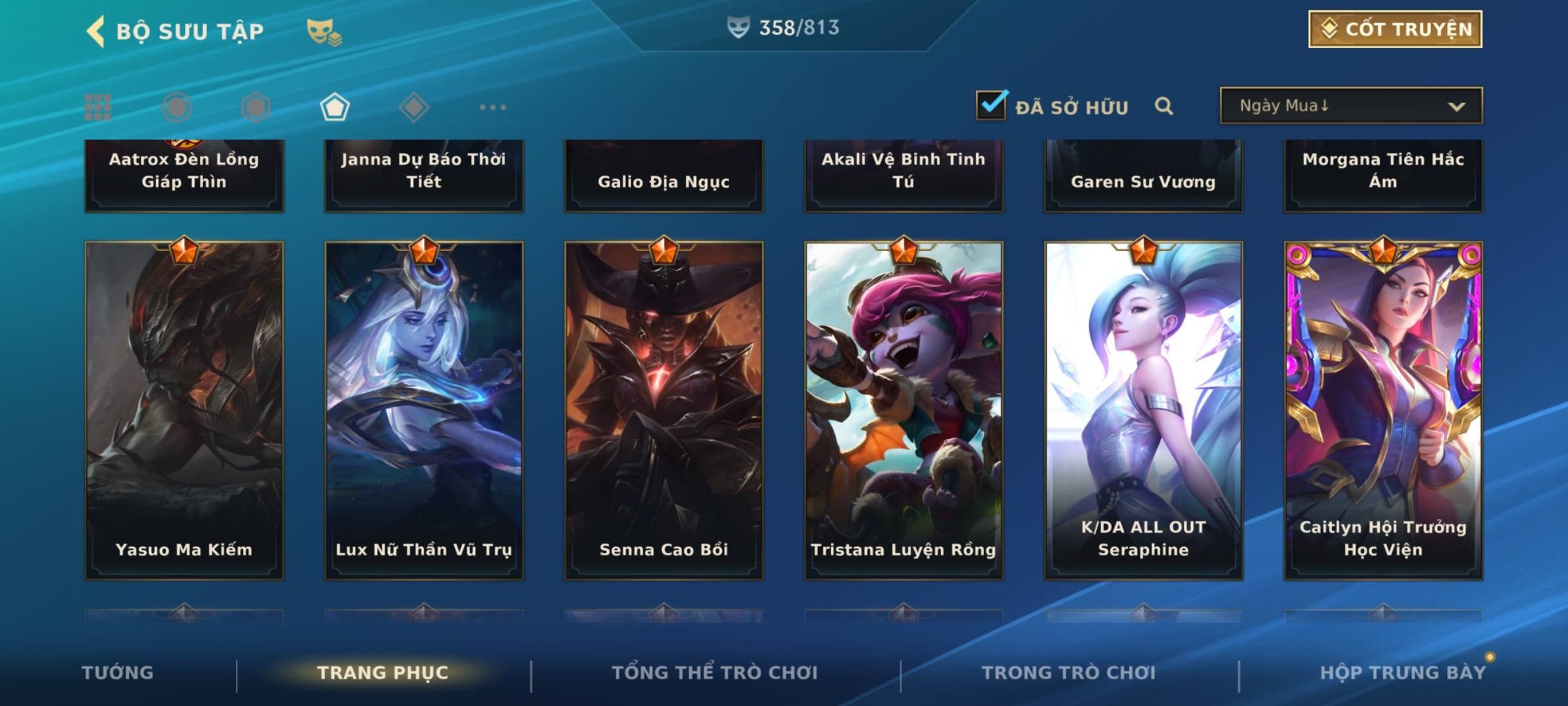Go back from Bộ Sưu Tập
Viewport: 1568px width, 706px height.
95,31
